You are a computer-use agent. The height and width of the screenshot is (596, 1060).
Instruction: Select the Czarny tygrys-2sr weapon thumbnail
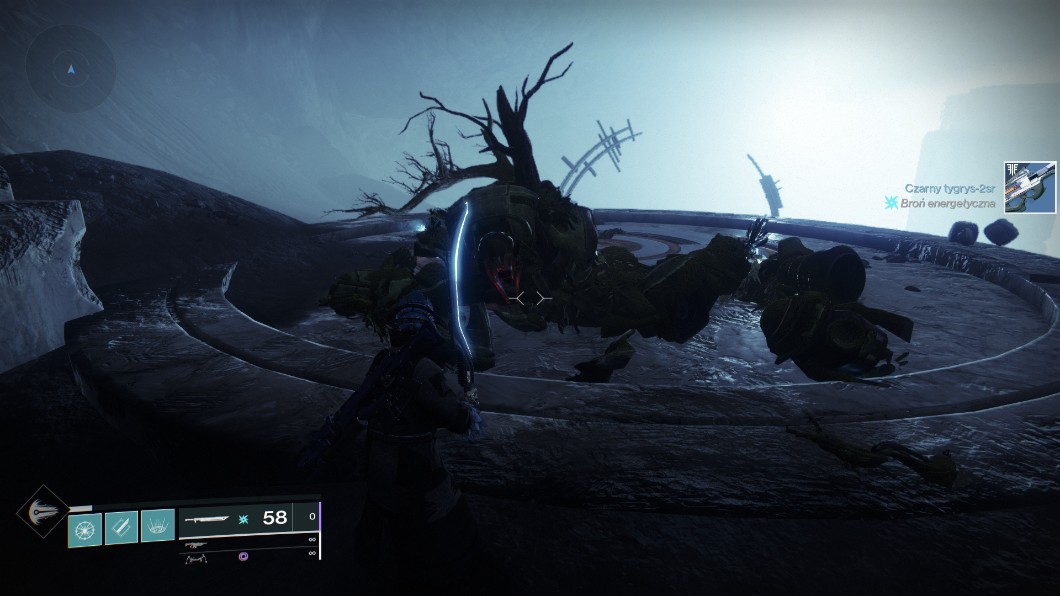[x=1030, y=187]
